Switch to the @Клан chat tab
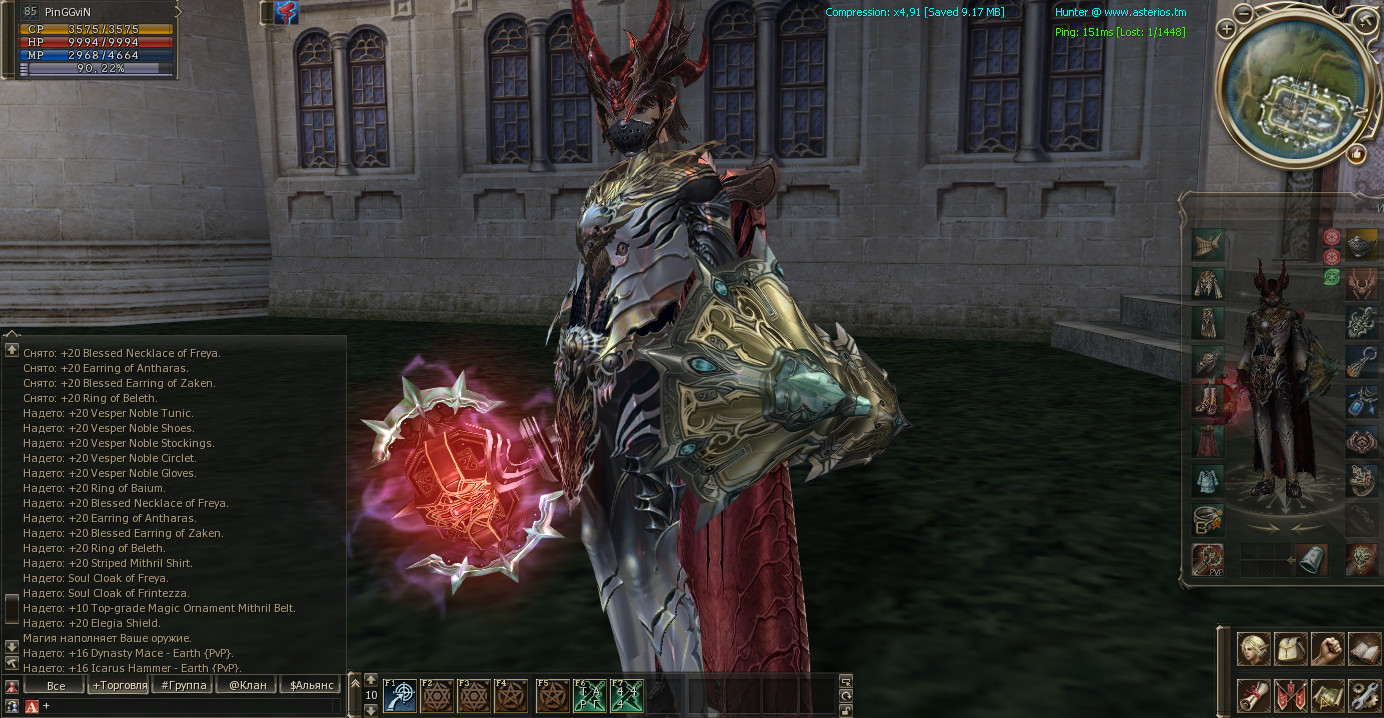The width and height of the screenshot is (1384, 718). coord(247,685)
